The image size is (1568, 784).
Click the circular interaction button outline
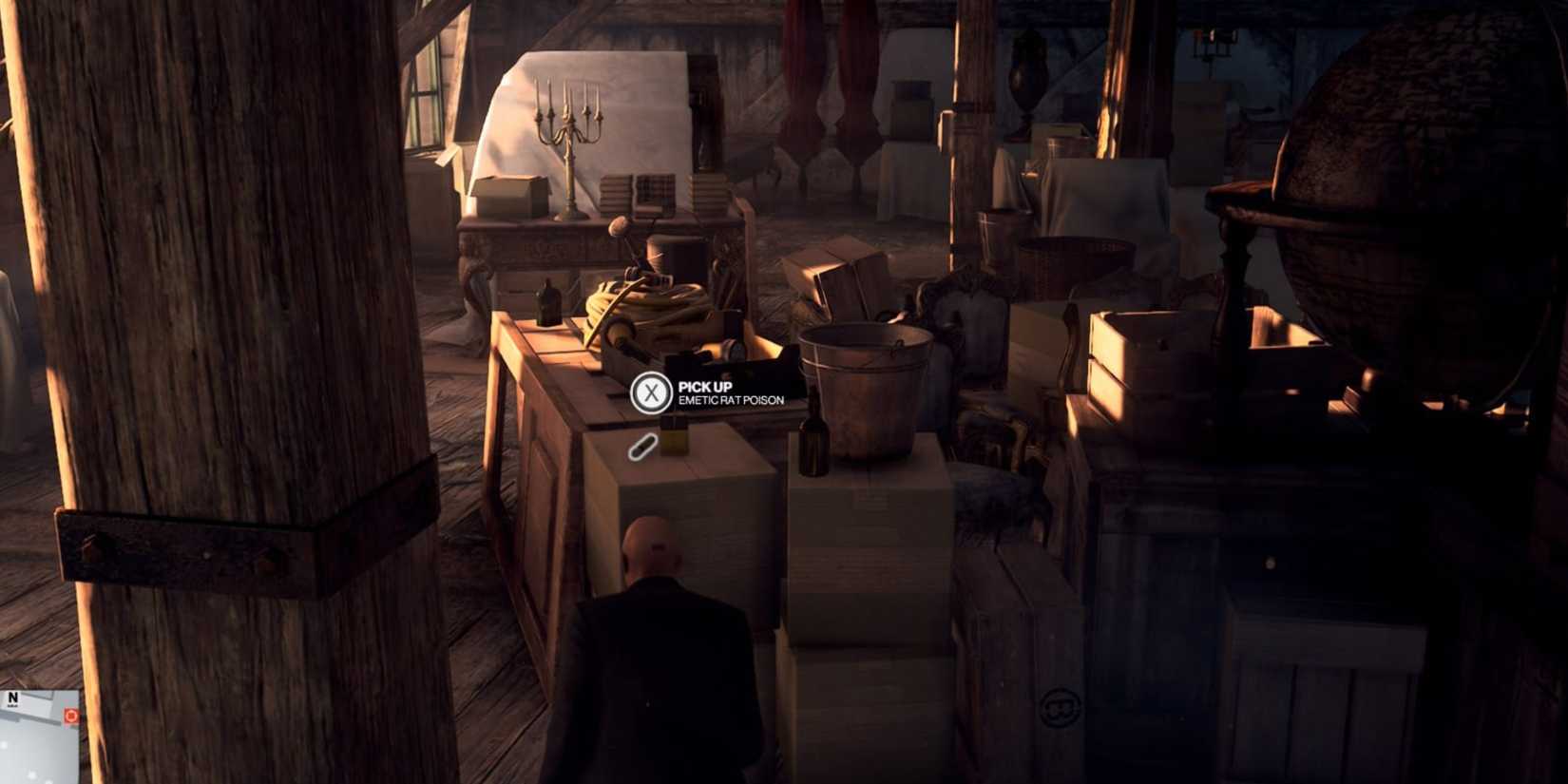pos(652,392)
